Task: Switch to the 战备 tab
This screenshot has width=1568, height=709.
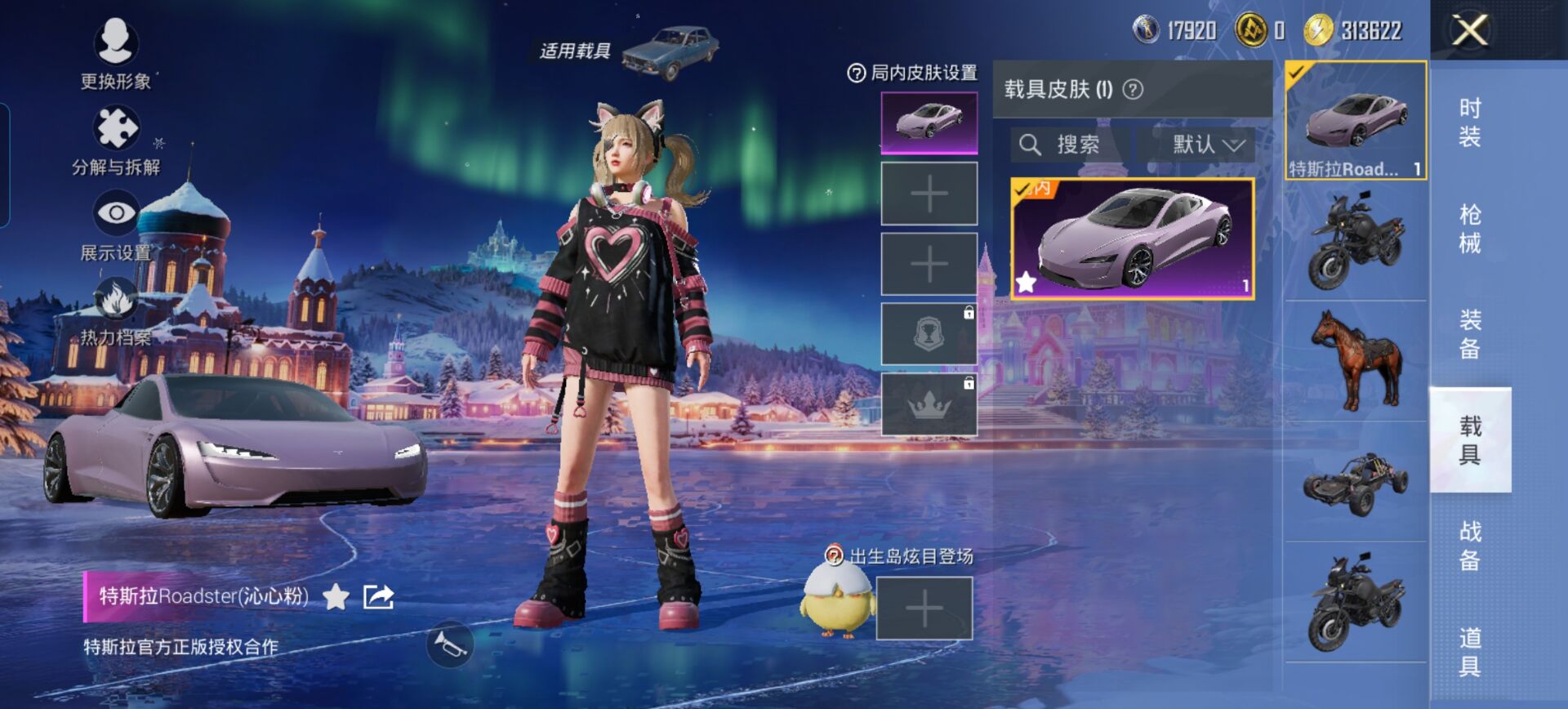Action: click(x=1470, y=545)
